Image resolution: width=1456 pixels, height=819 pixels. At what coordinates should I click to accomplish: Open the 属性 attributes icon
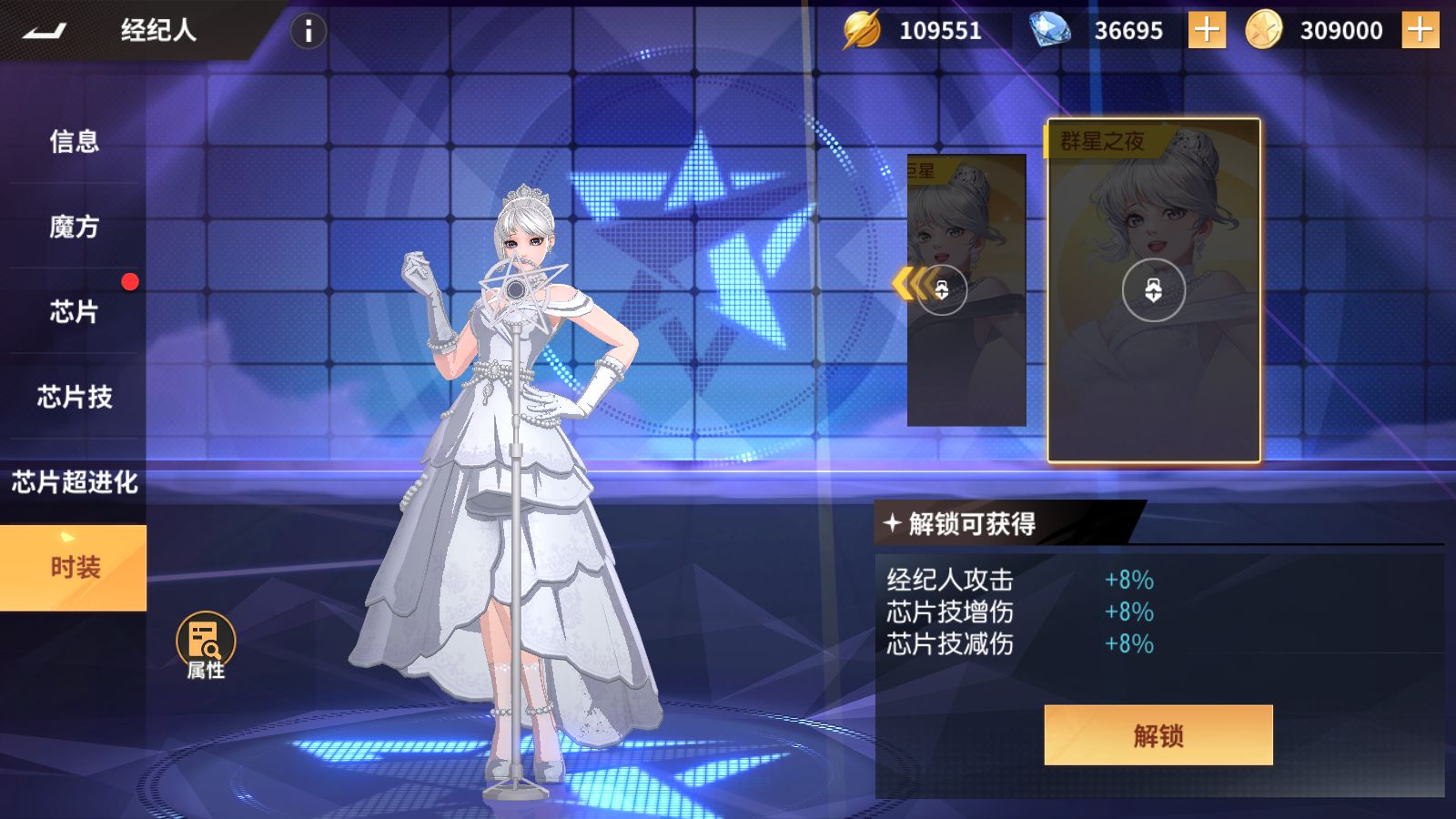pyautogui.click(x=206, y=645)
